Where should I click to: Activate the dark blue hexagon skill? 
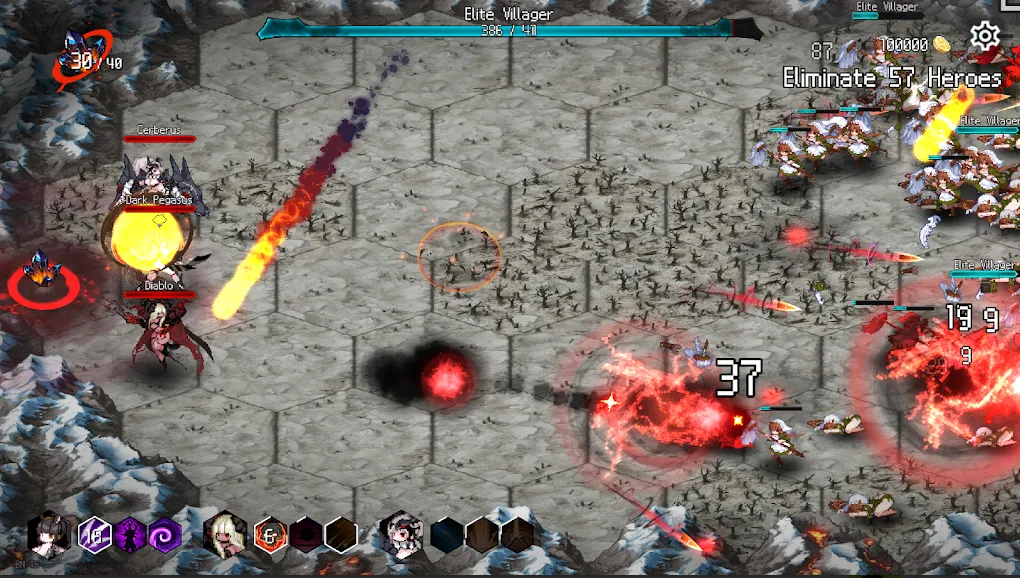pyautogui.click(x=447, y=535)
